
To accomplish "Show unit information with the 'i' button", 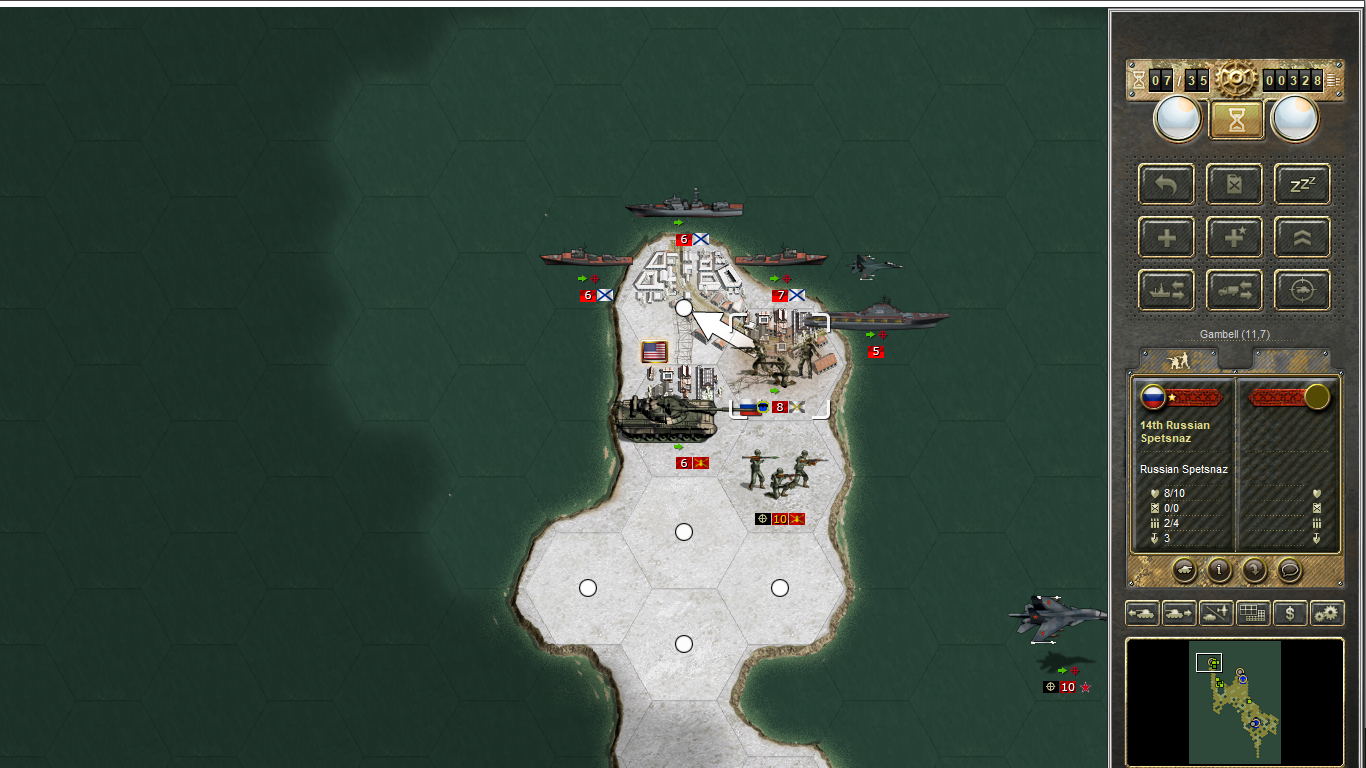I will pos(1219,569).
